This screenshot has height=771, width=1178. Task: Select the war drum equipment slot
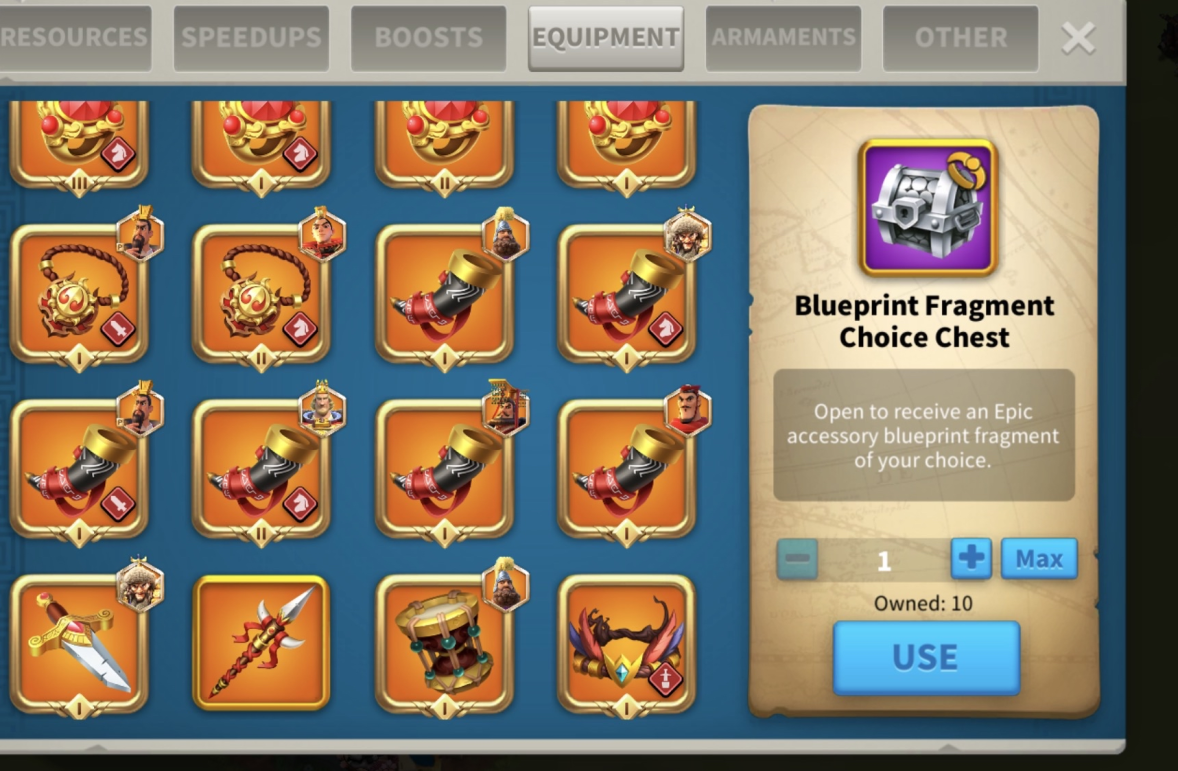point(444,643)
